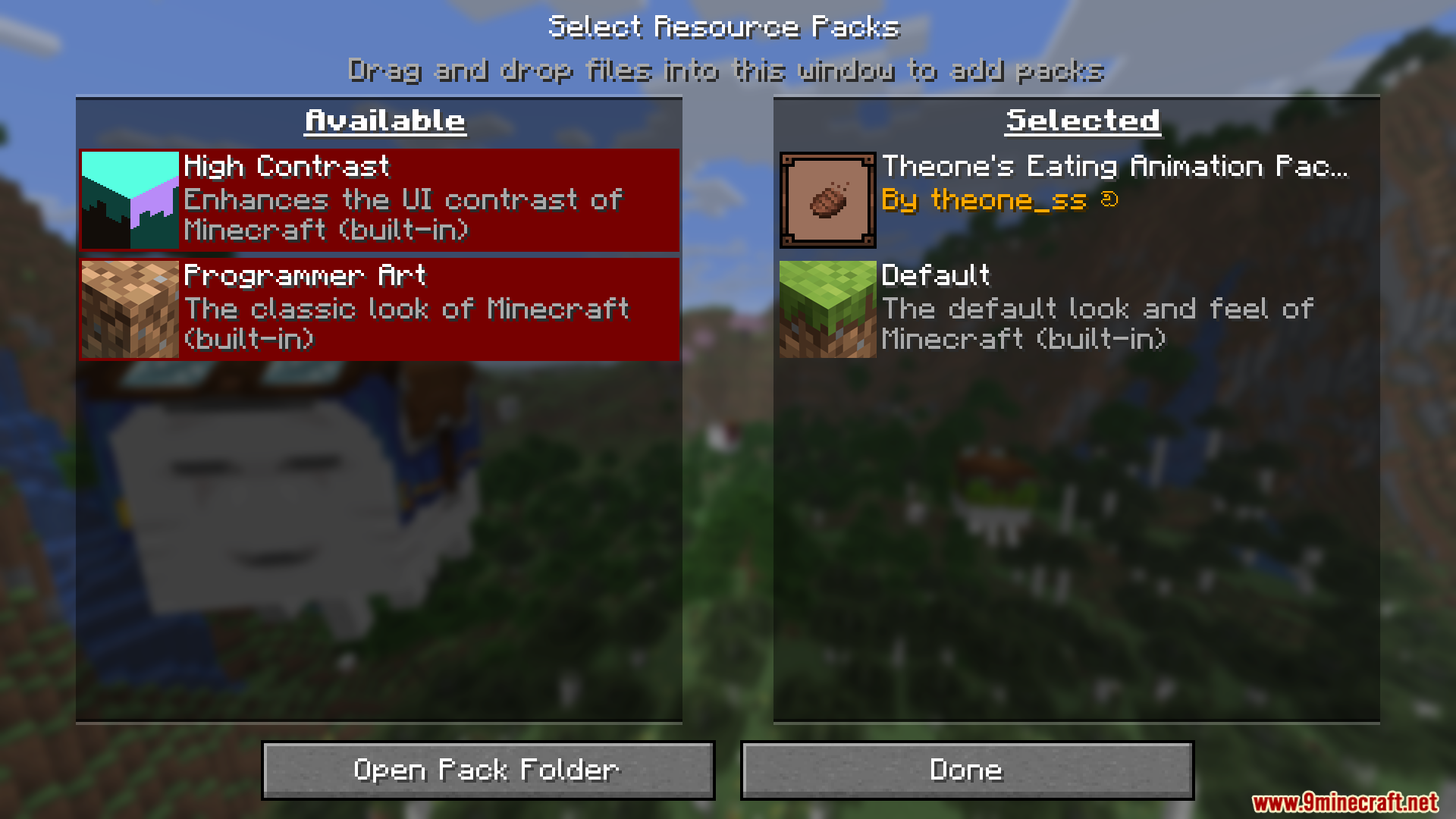Confirm resource packs with Done
Image resolution: width=1456 pixels, height=819 pixels.
(x=967, y=770)
